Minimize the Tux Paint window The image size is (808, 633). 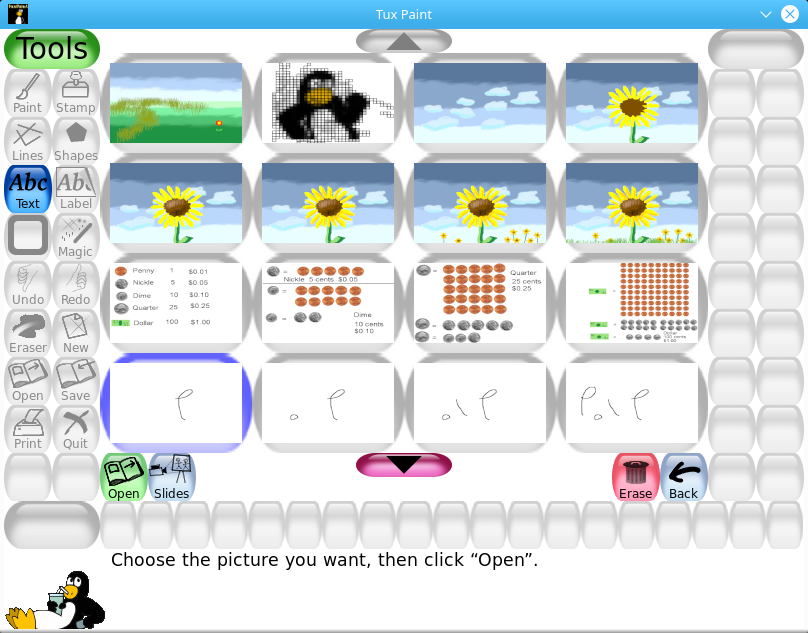pos(766,14)
